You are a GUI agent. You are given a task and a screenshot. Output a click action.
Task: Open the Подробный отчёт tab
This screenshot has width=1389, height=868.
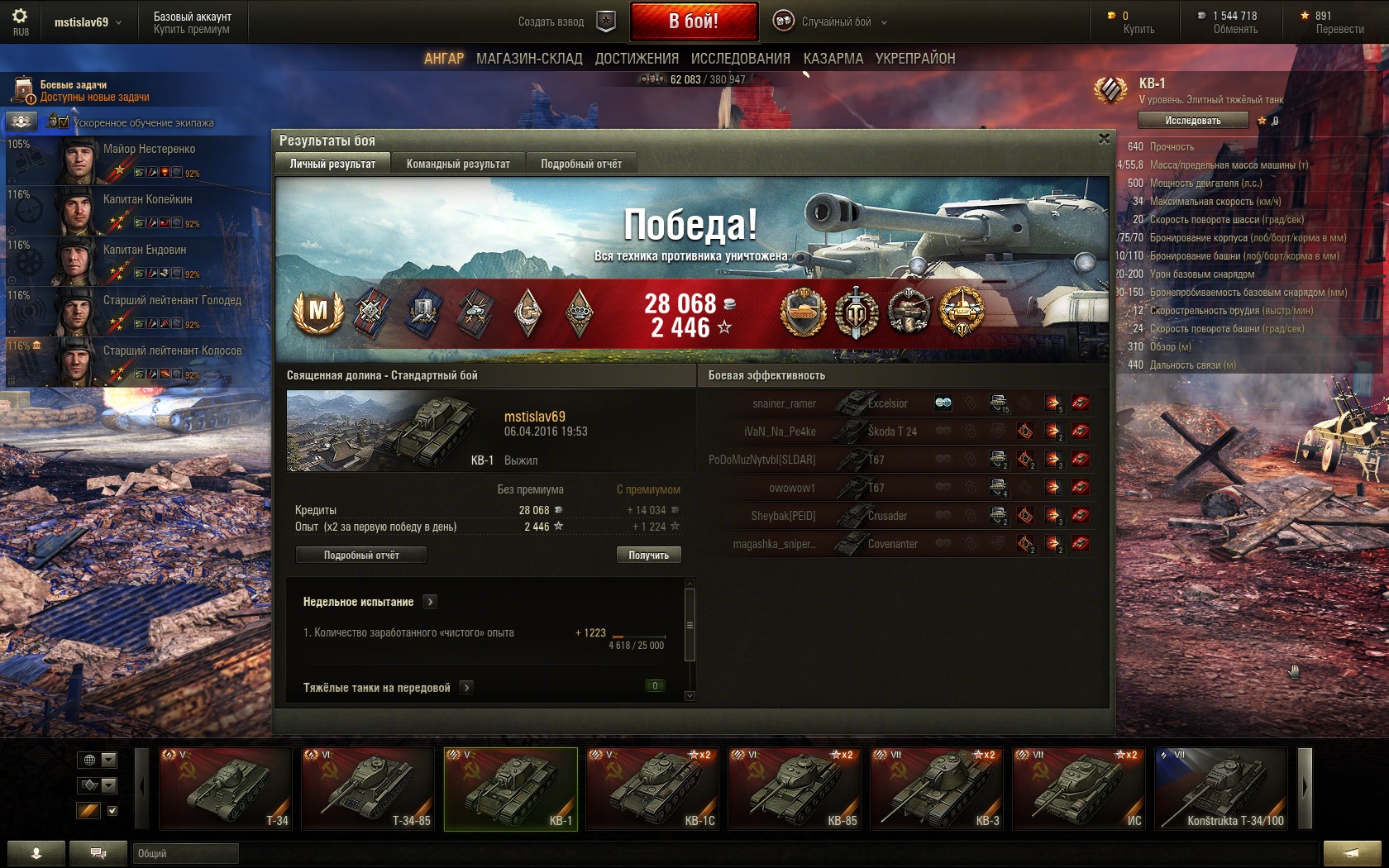click(581, 164)
